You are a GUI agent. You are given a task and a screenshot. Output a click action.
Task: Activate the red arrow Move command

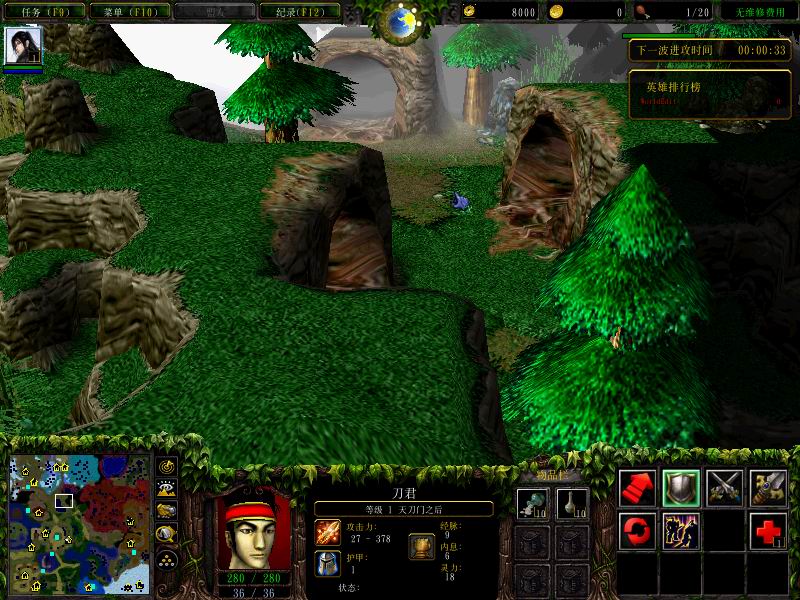pyautogui.click(x=637, y=487)
